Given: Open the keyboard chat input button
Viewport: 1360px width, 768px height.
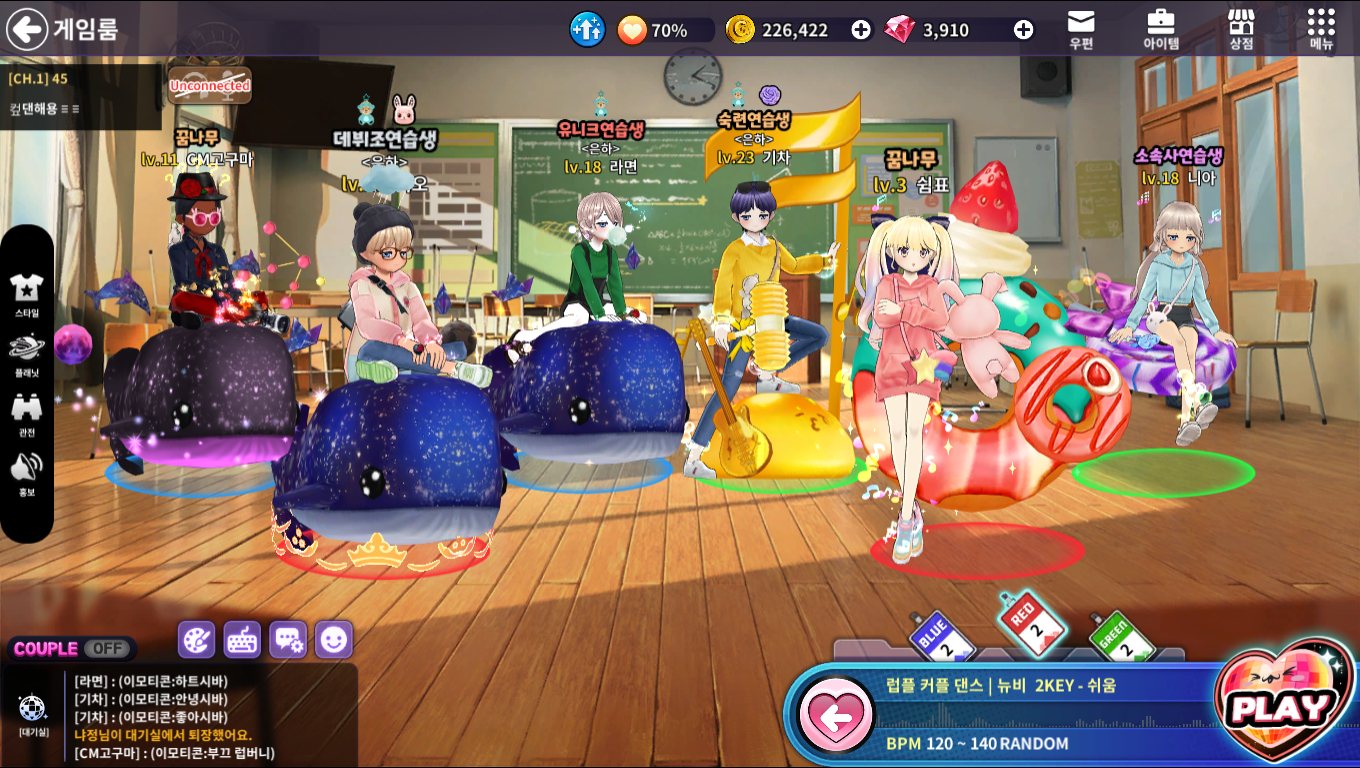Looking at the screenshot, I should coord(243,640).
